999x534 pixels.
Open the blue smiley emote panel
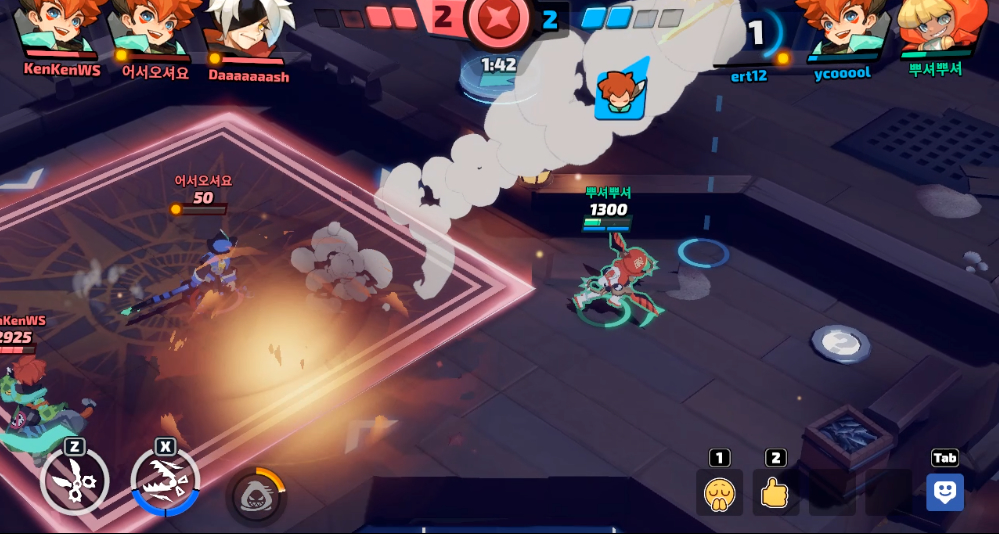coord(944,492)
